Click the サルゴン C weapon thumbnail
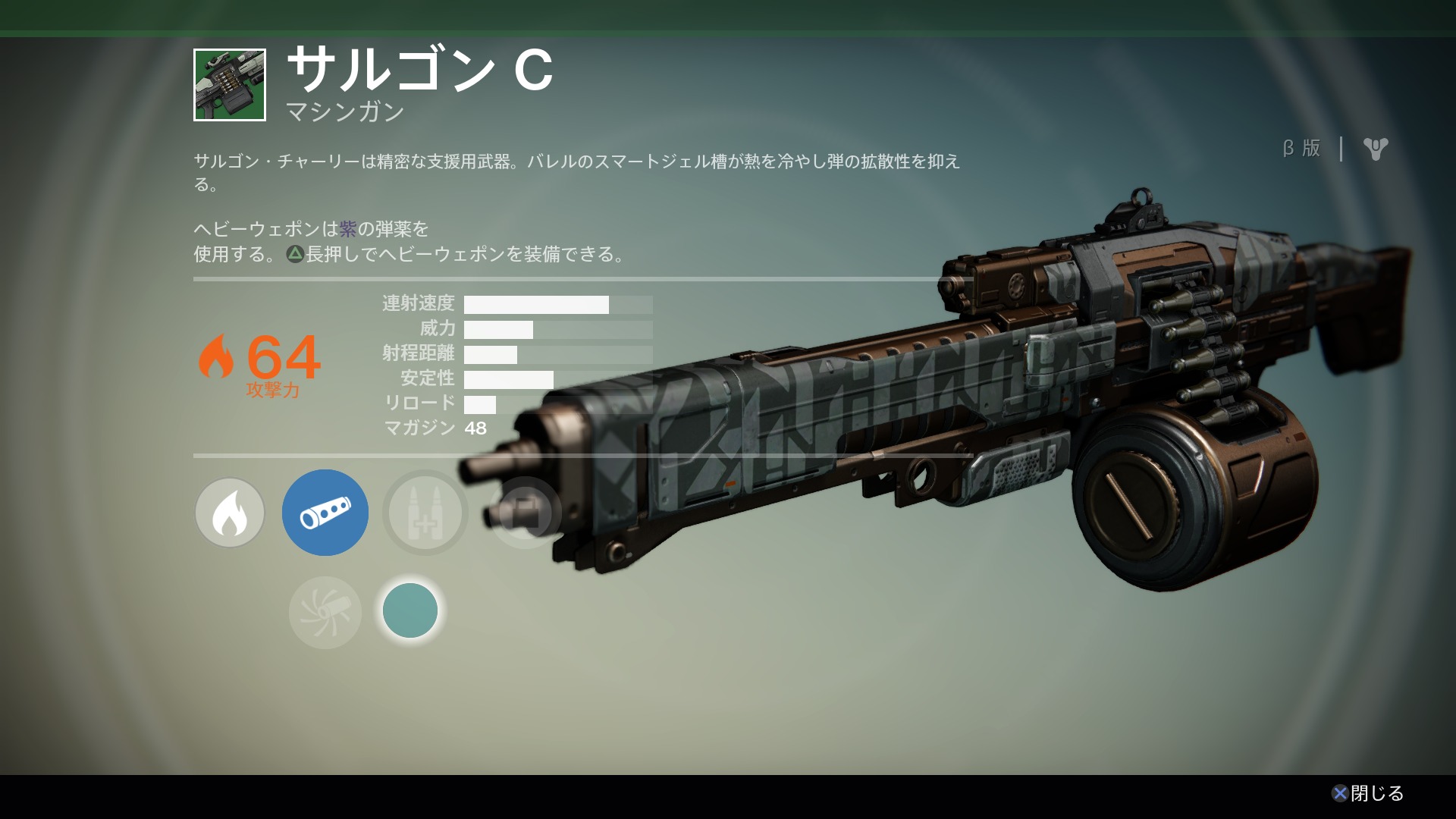Image resolution: width=1456 pixels, height=819 pixels. (x=230, y=85)
